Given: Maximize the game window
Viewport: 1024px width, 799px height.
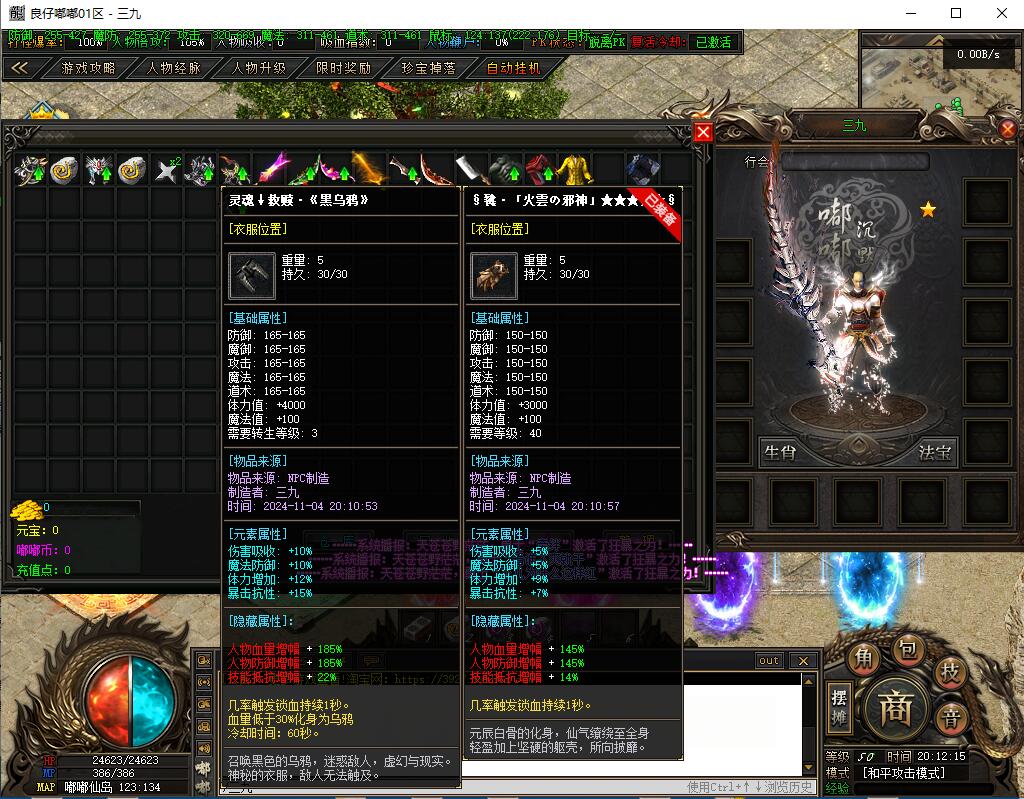Looking at the screenshot, I should tap(956, 13).
